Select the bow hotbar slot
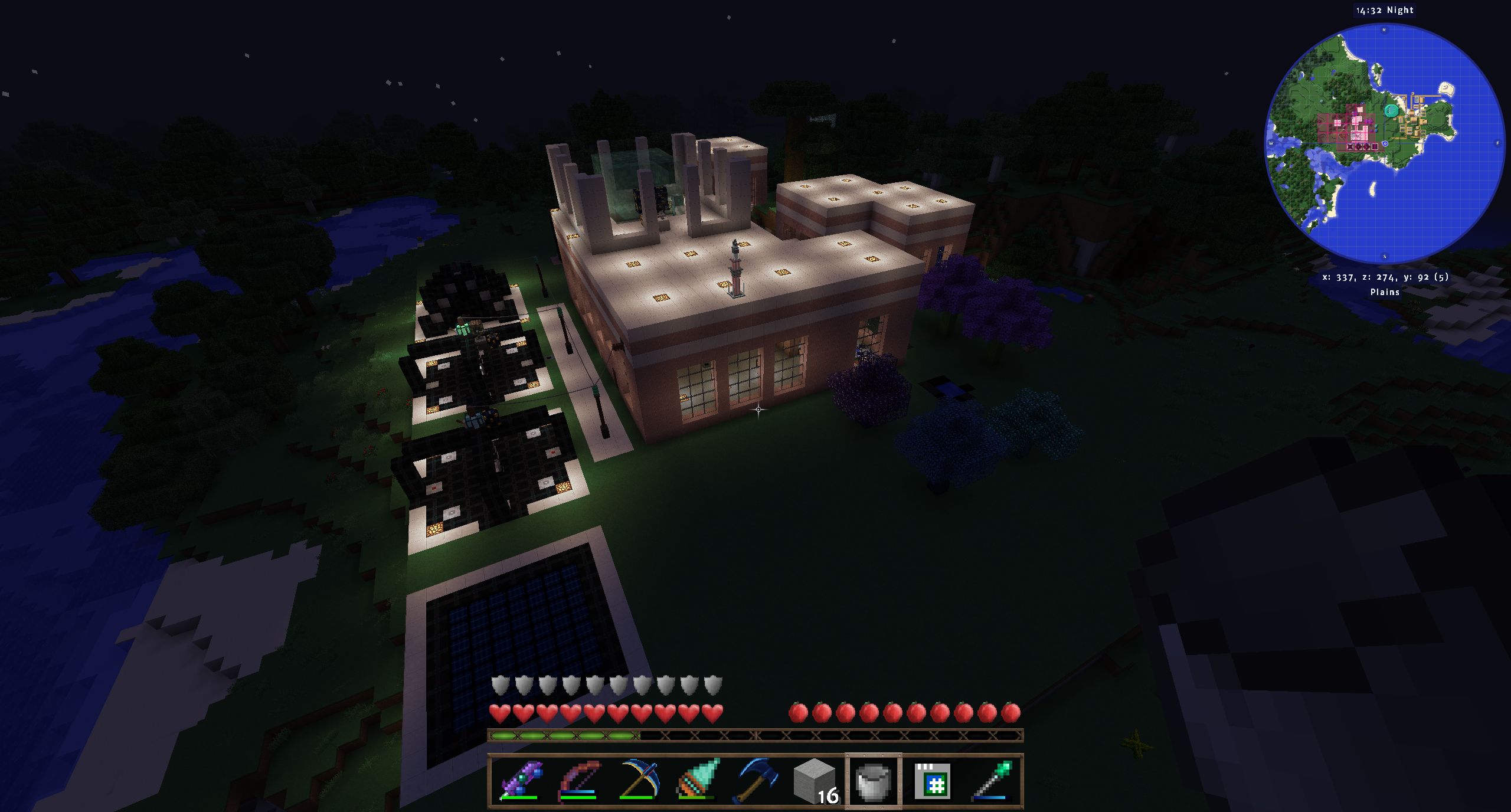This screenshot has height=812, width=1511. click(578, 780)
